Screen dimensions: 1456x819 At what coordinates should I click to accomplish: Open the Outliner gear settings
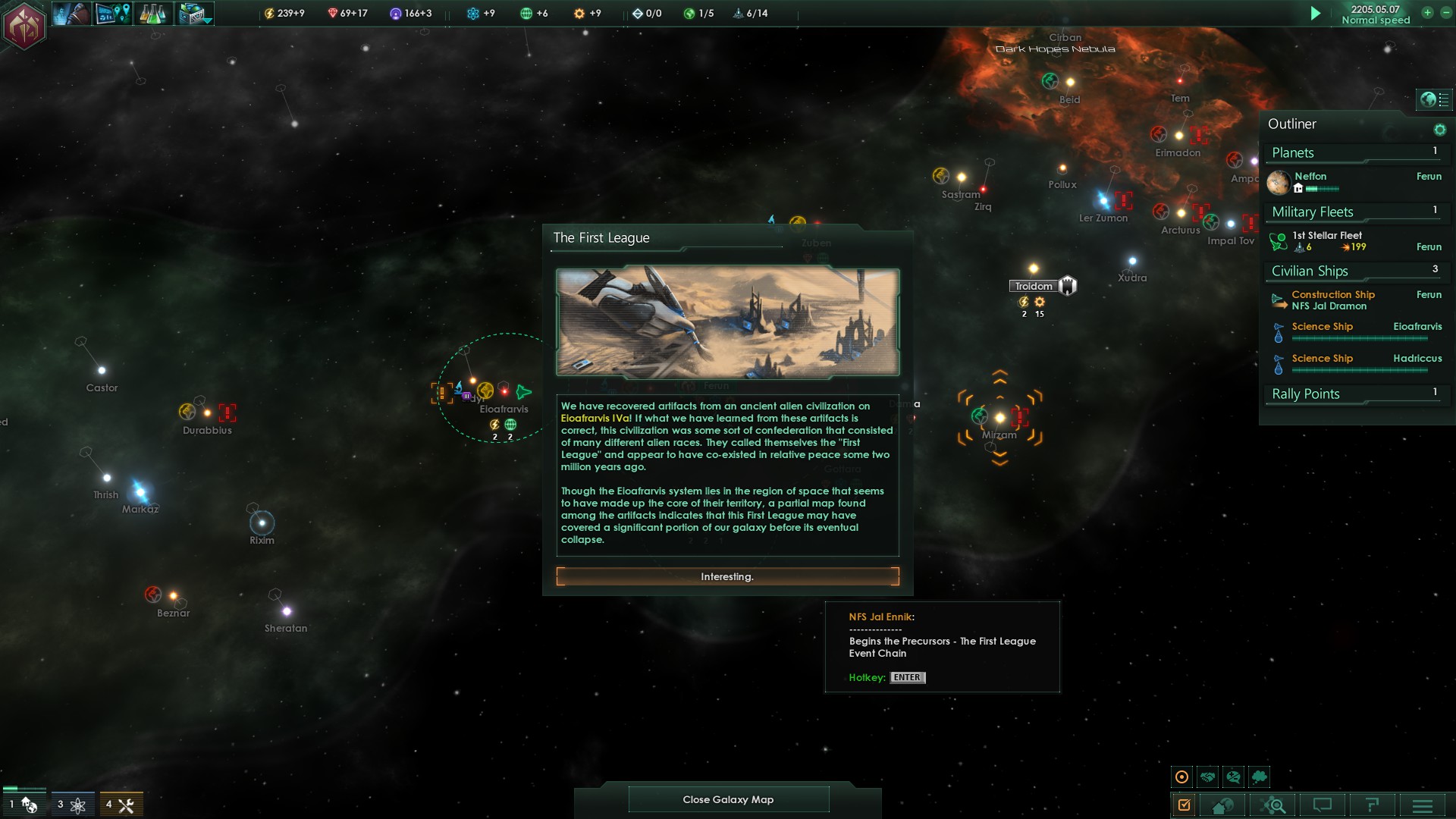point(1439,130)
